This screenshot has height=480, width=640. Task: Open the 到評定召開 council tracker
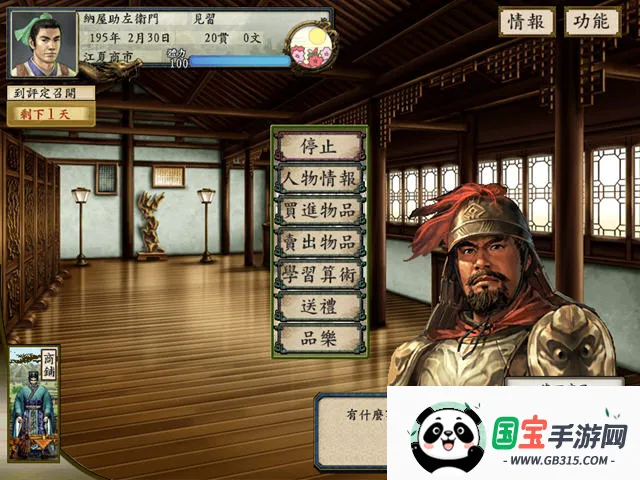tap(52, 93)
